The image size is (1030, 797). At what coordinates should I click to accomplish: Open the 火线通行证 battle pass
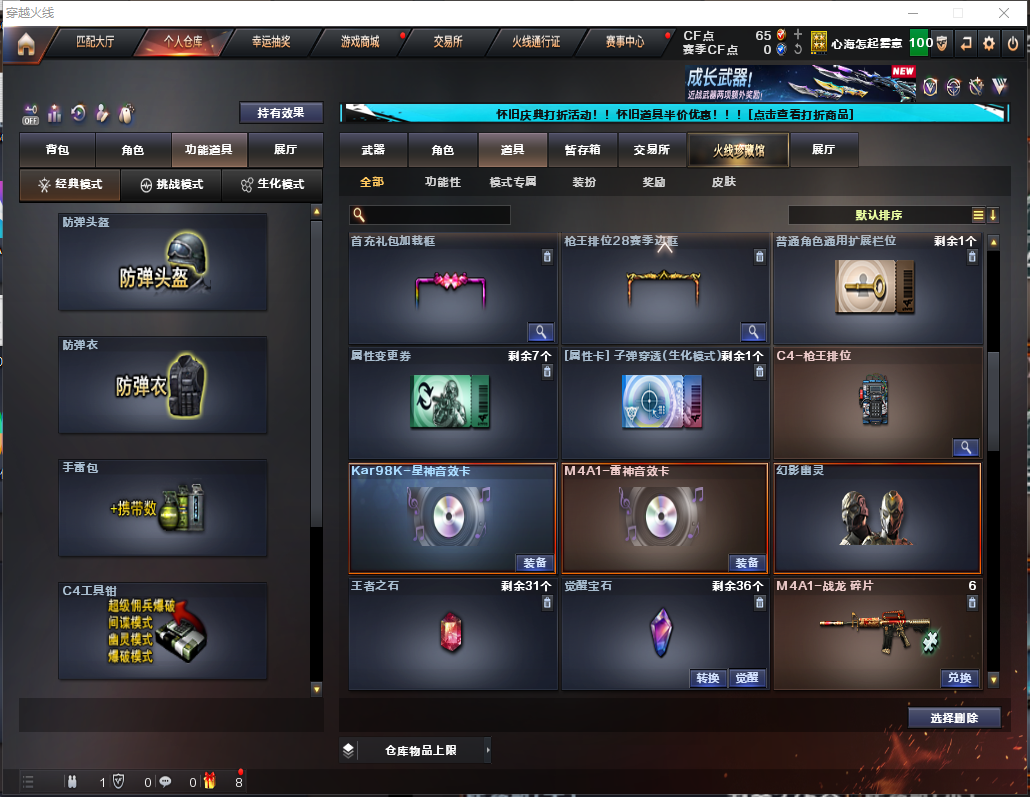click(x=536, y=42)
